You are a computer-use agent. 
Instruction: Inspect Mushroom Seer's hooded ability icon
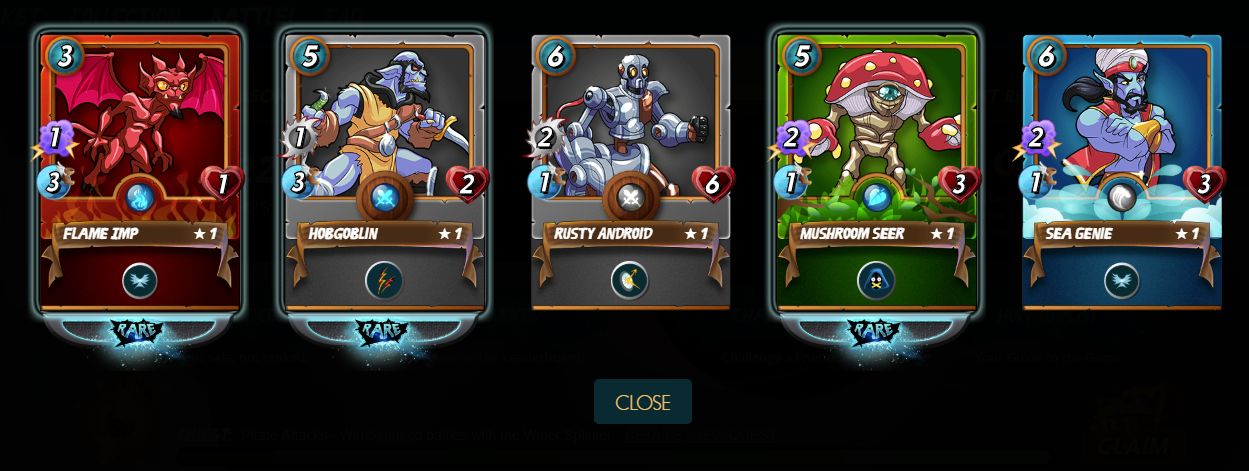coord(876,281)
